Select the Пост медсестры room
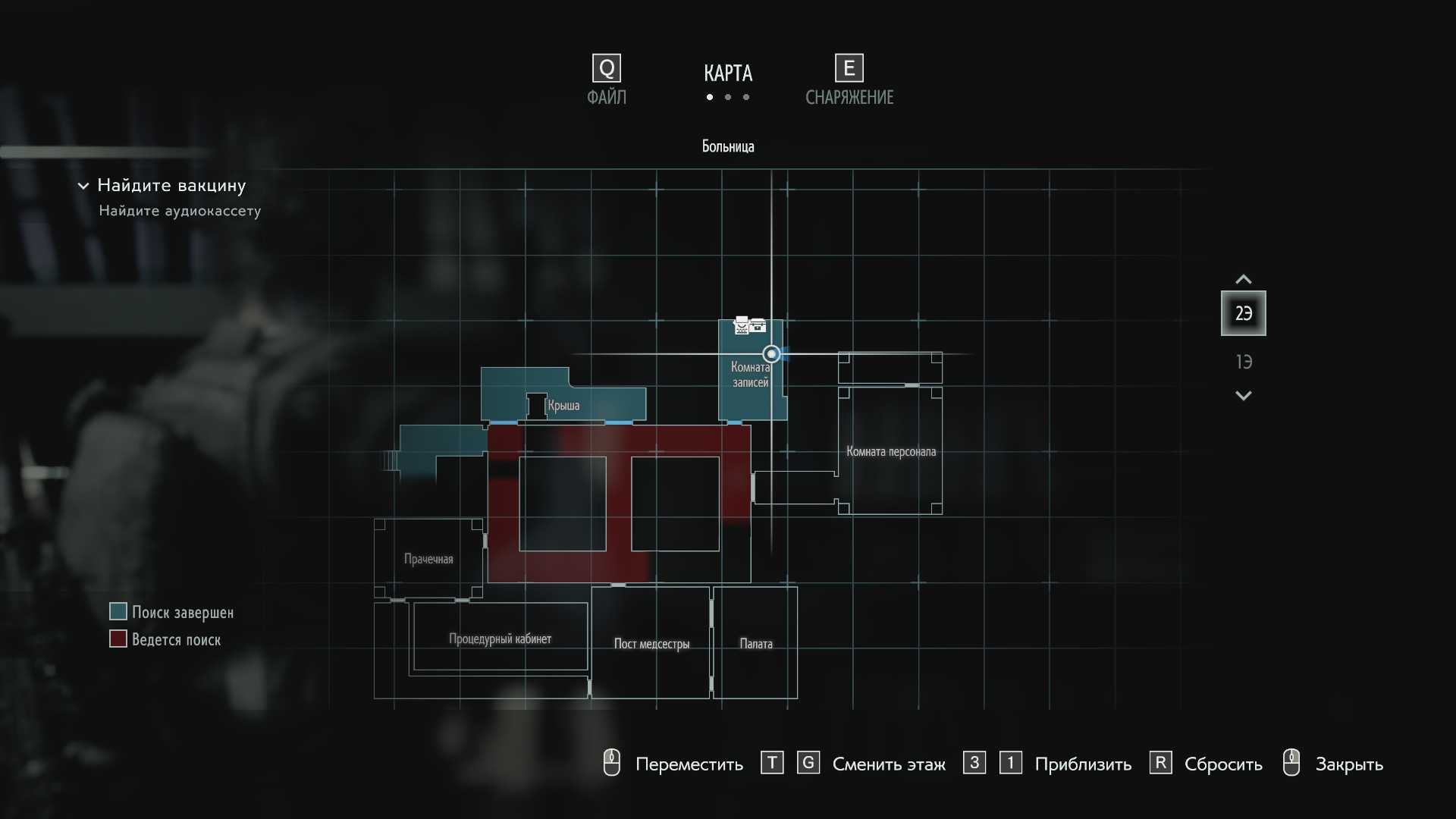The image size is (1456, 819). [651, 644]
